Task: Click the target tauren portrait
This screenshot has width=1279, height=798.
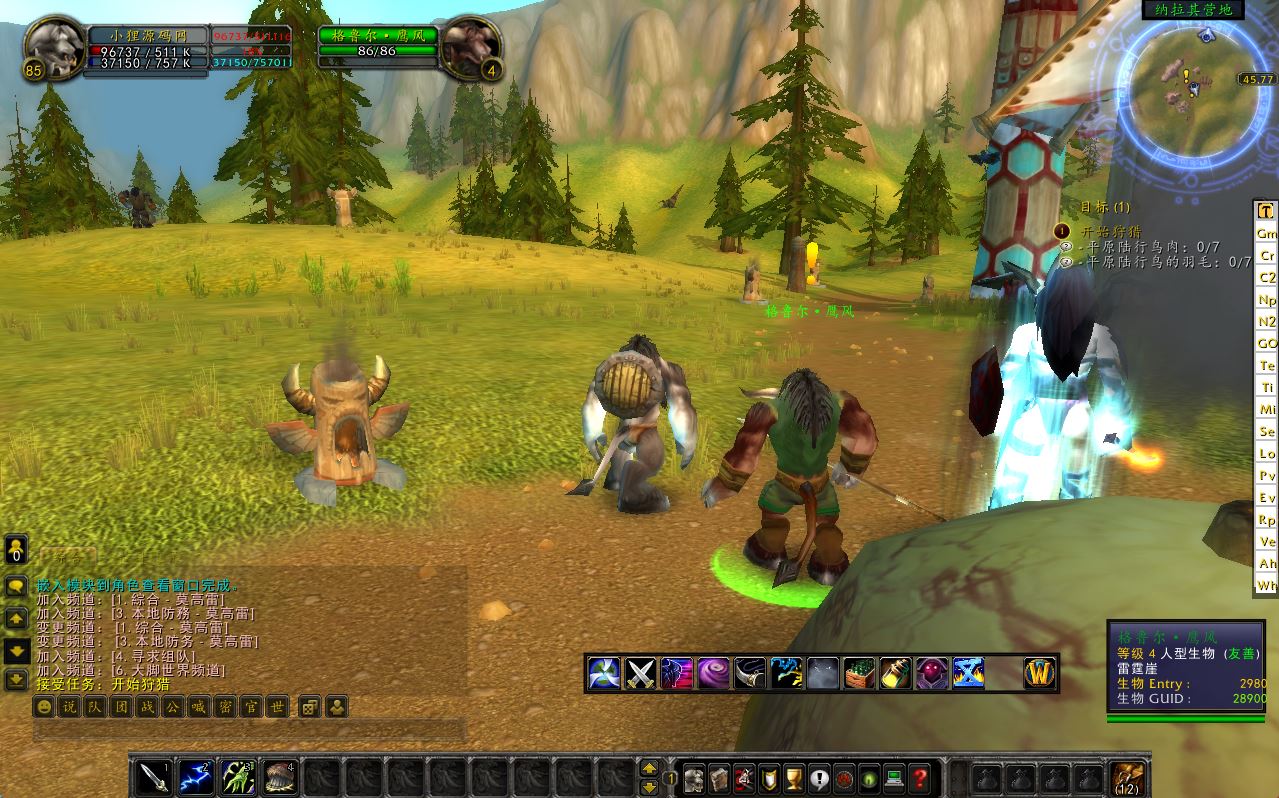Action: (x=465, y=48)
